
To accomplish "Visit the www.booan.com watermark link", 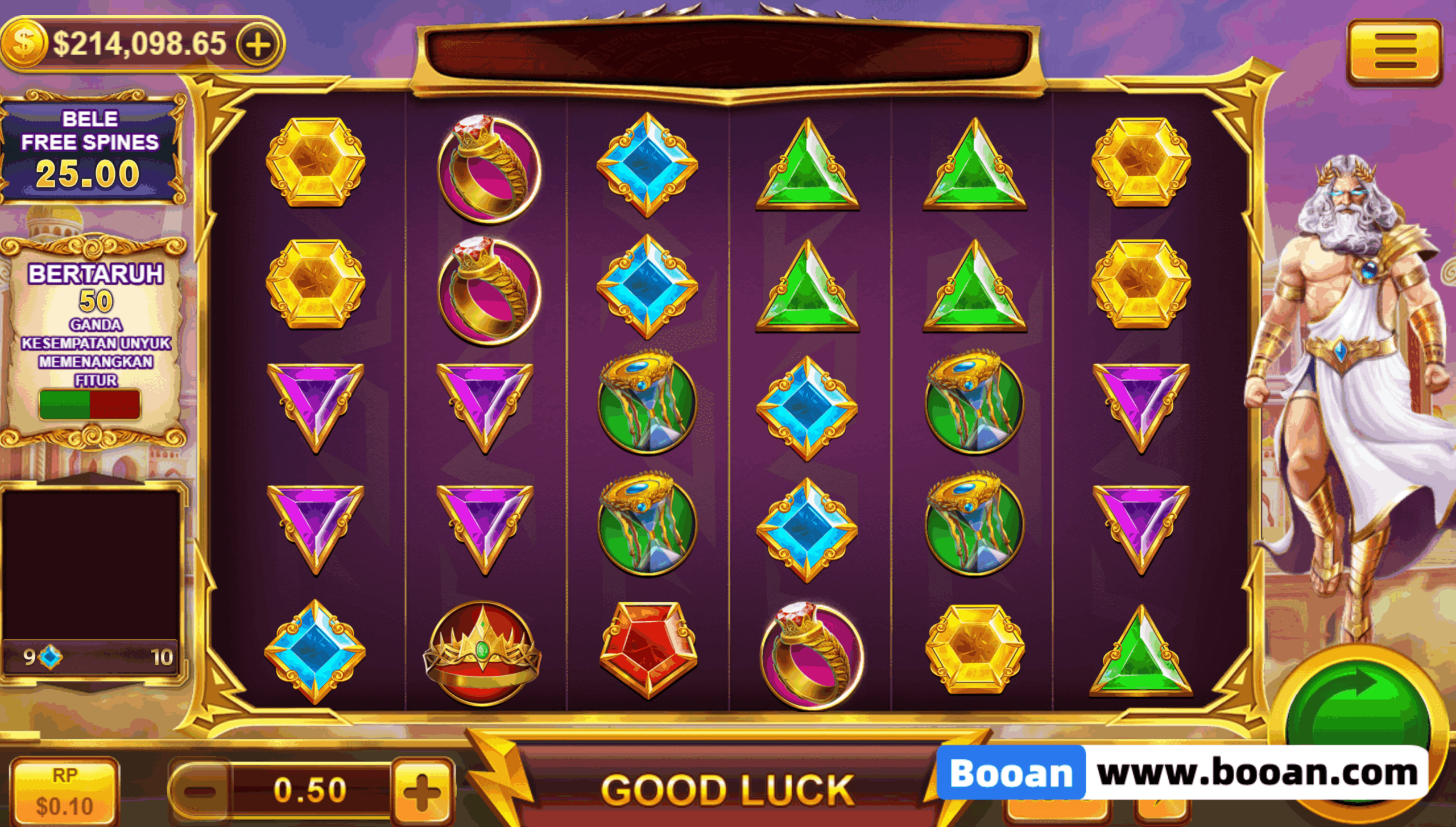I will [x=1257, y=774].
